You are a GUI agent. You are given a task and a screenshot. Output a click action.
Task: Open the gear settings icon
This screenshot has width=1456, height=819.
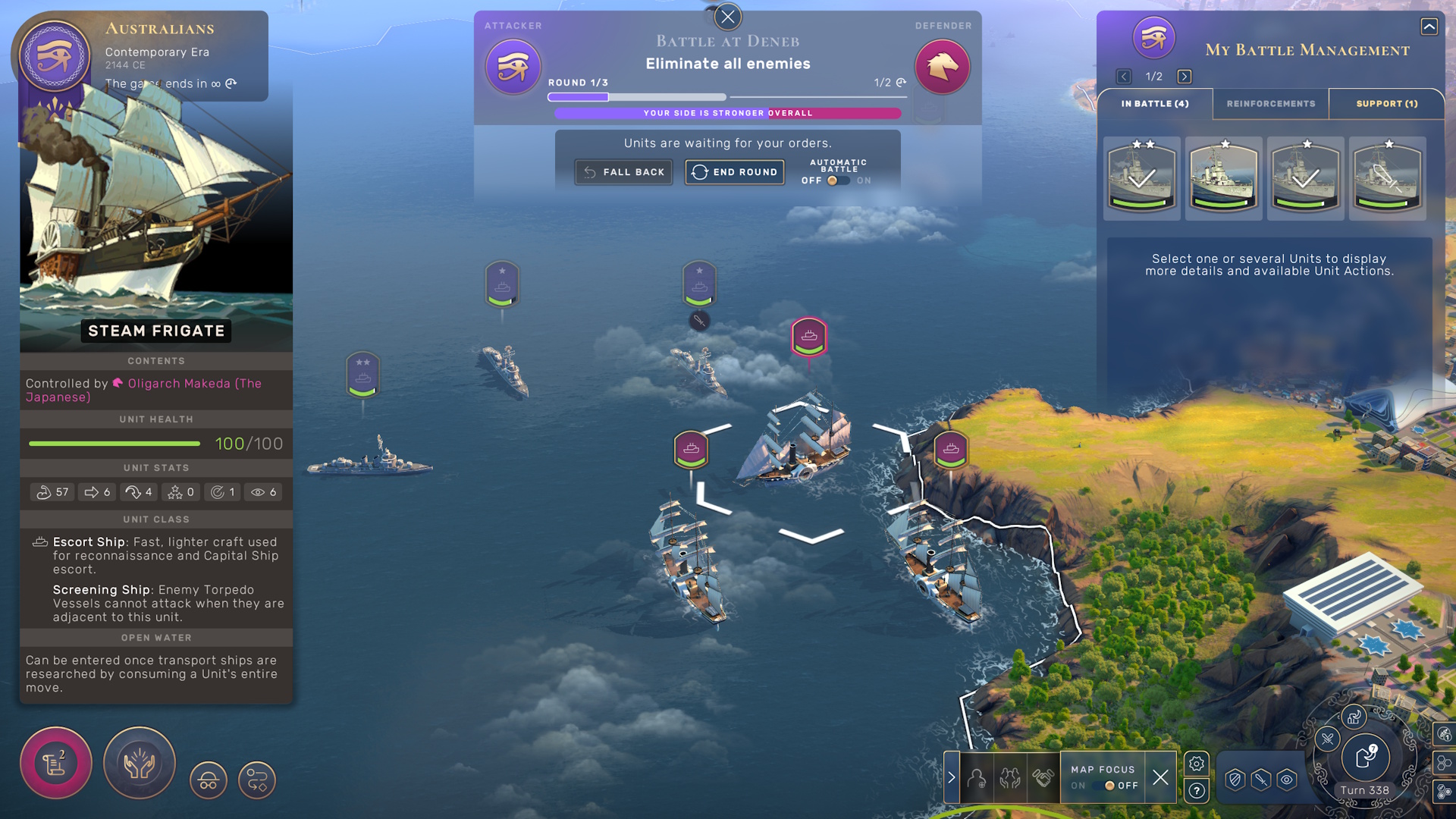1197,764
